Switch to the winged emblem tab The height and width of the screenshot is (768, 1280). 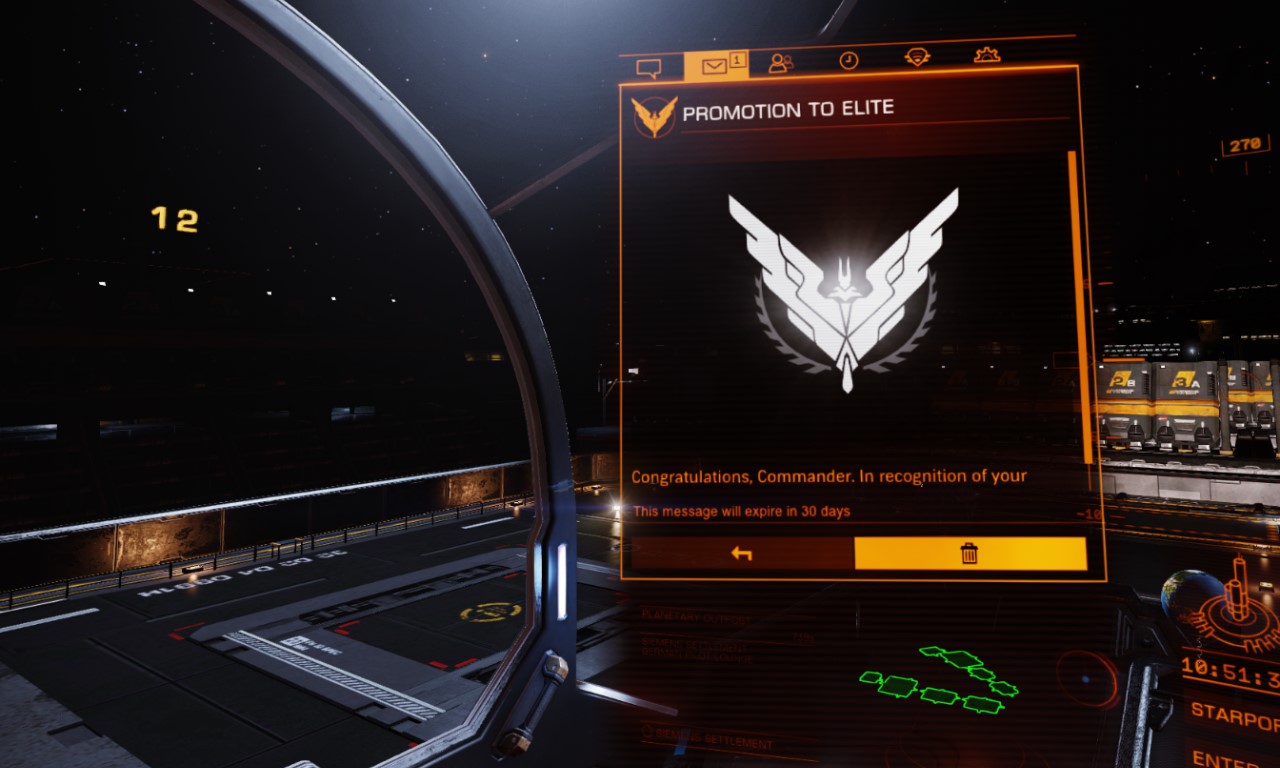(x=917, y=57)
